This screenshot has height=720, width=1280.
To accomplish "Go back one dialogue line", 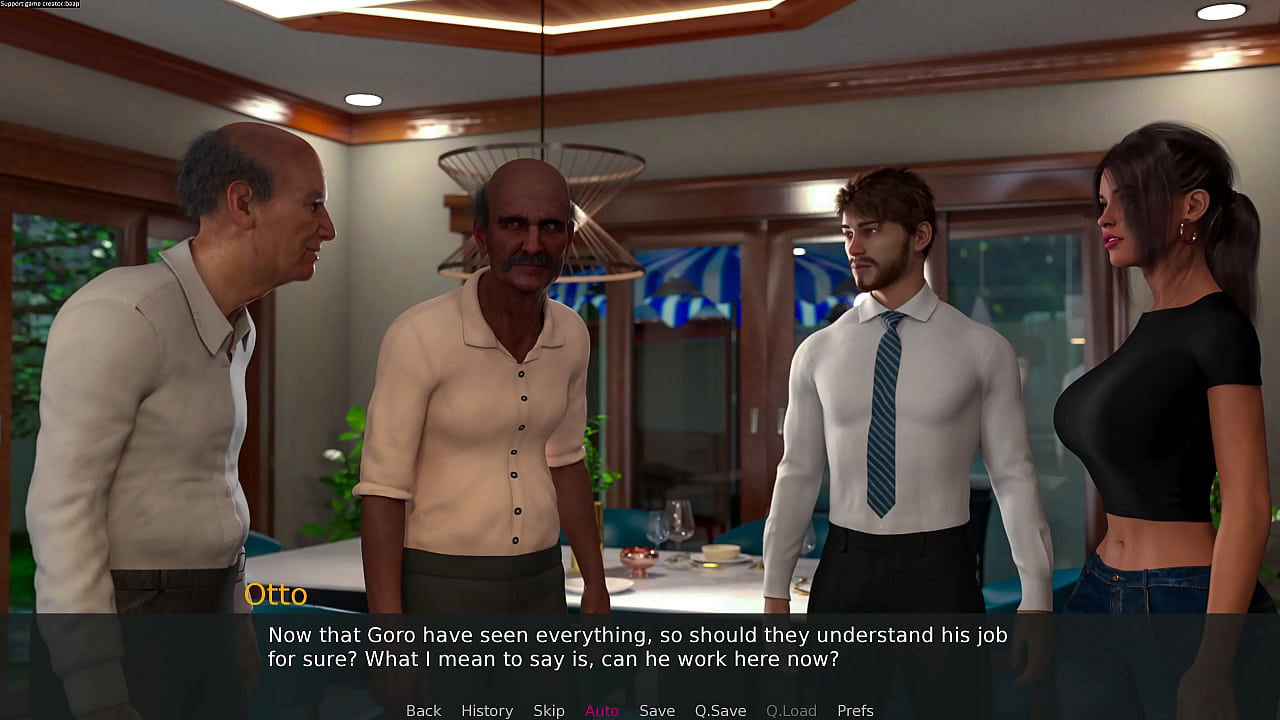I will pyautogui.click(x=423, y=710).
